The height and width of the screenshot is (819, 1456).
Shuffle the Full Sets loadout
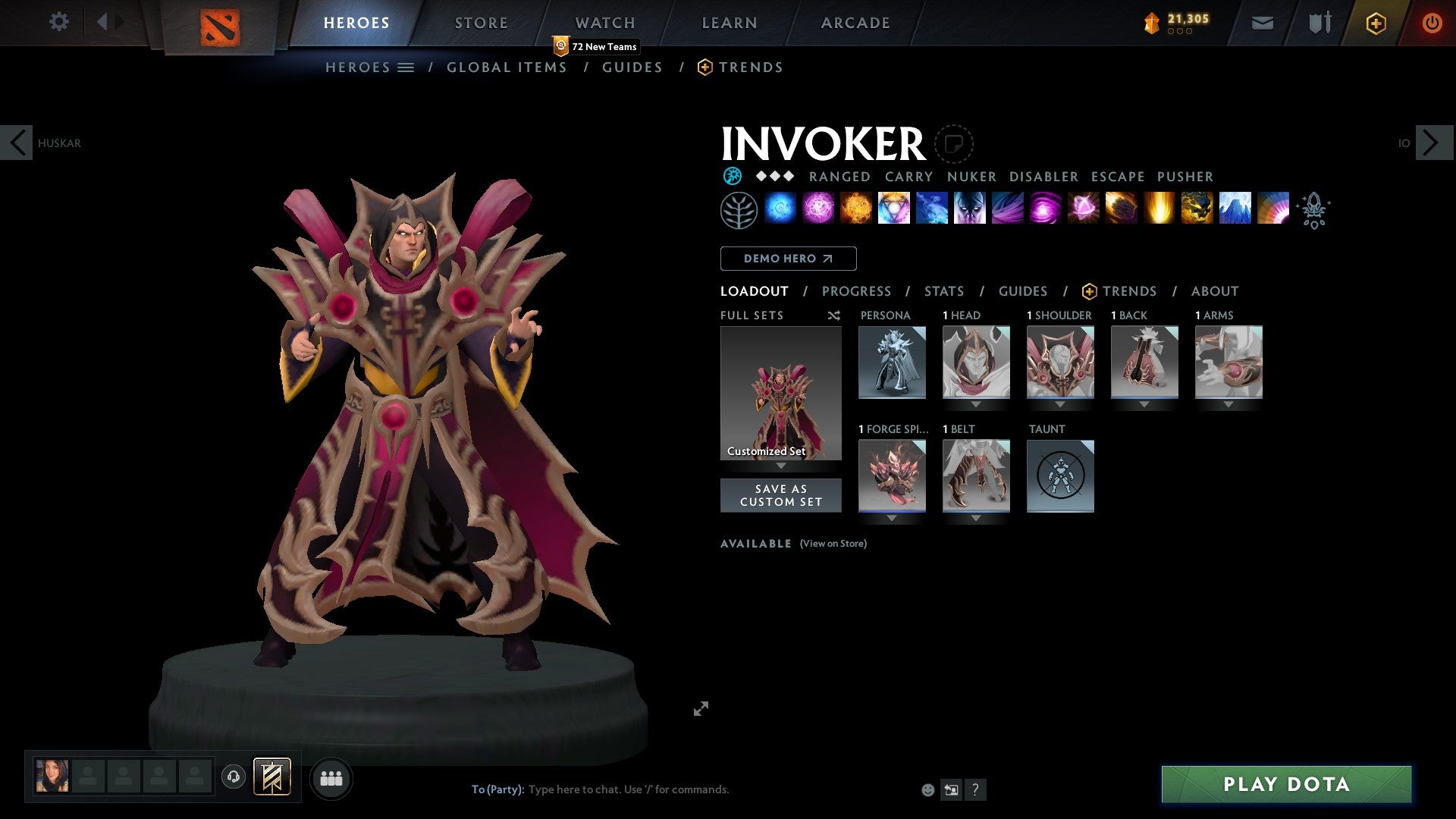pyautogui.click(x=833, y=315)
